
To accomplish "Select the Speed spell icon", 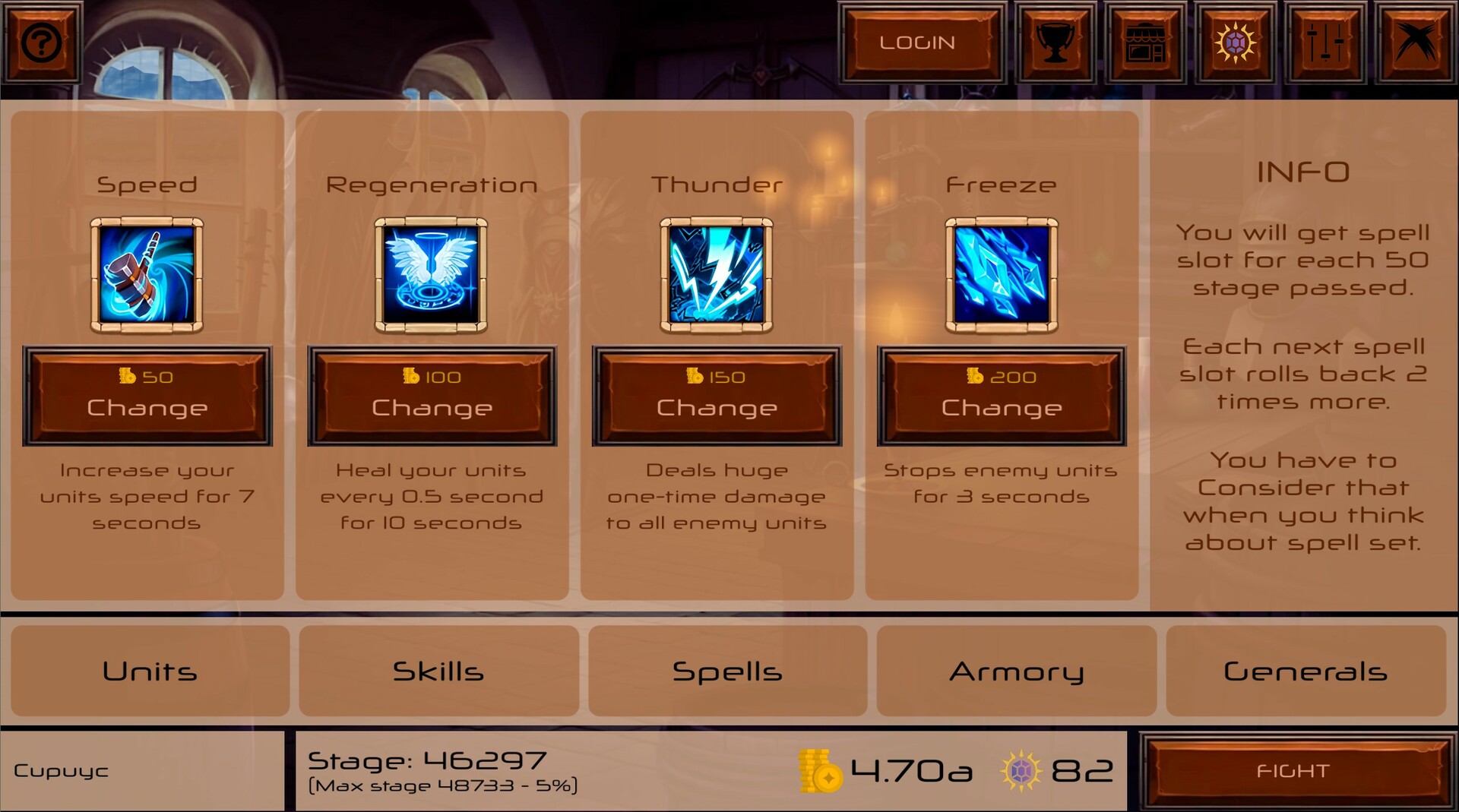I will coord(147,275).
